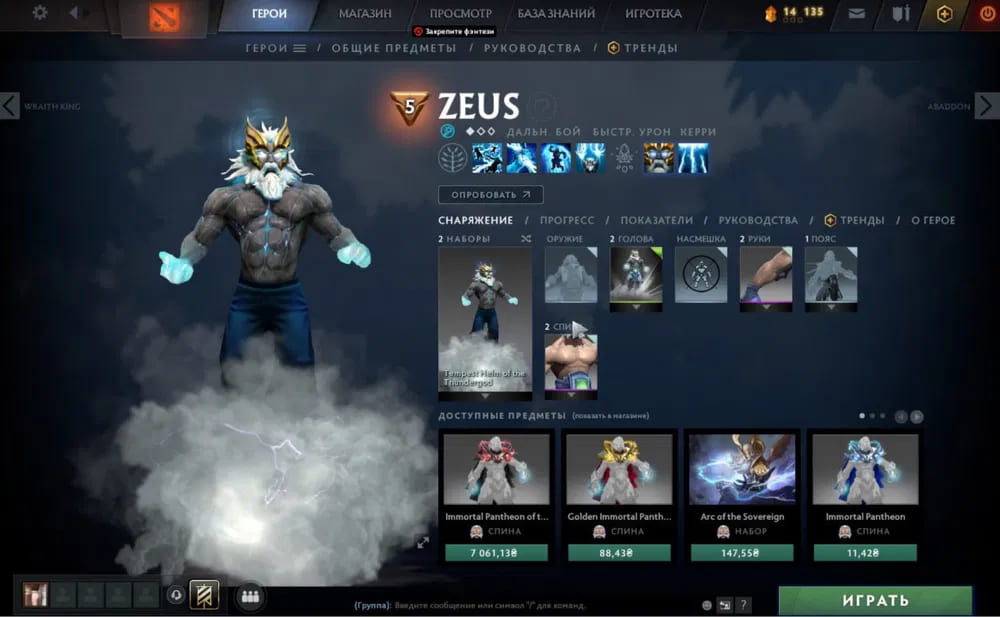Image resolution: width=1000 pixels, height=617 pixels.
Task: Show the ПОКАЗАТЕЛИ stats tab
Action: [656, 220]
